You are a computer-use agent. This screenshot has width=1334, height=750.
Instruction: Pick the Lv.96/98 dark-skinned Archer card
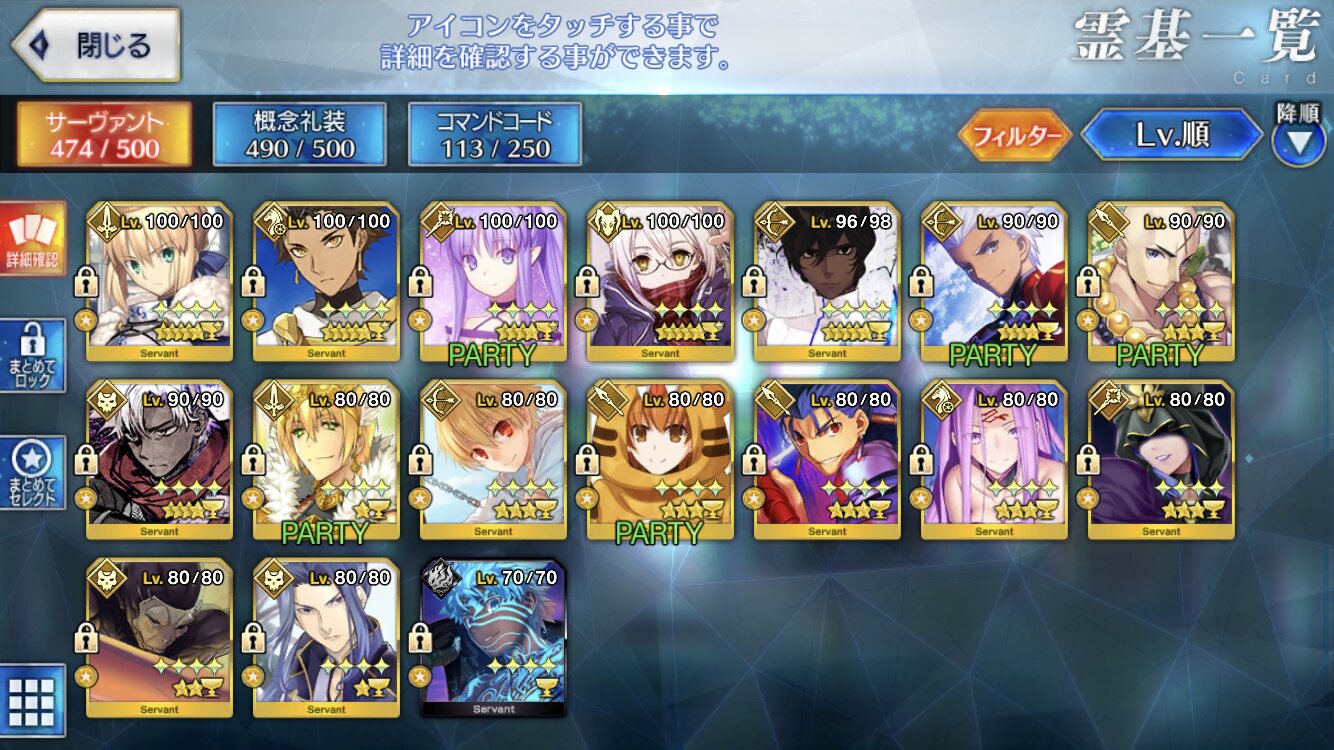[x=828, y=282]
